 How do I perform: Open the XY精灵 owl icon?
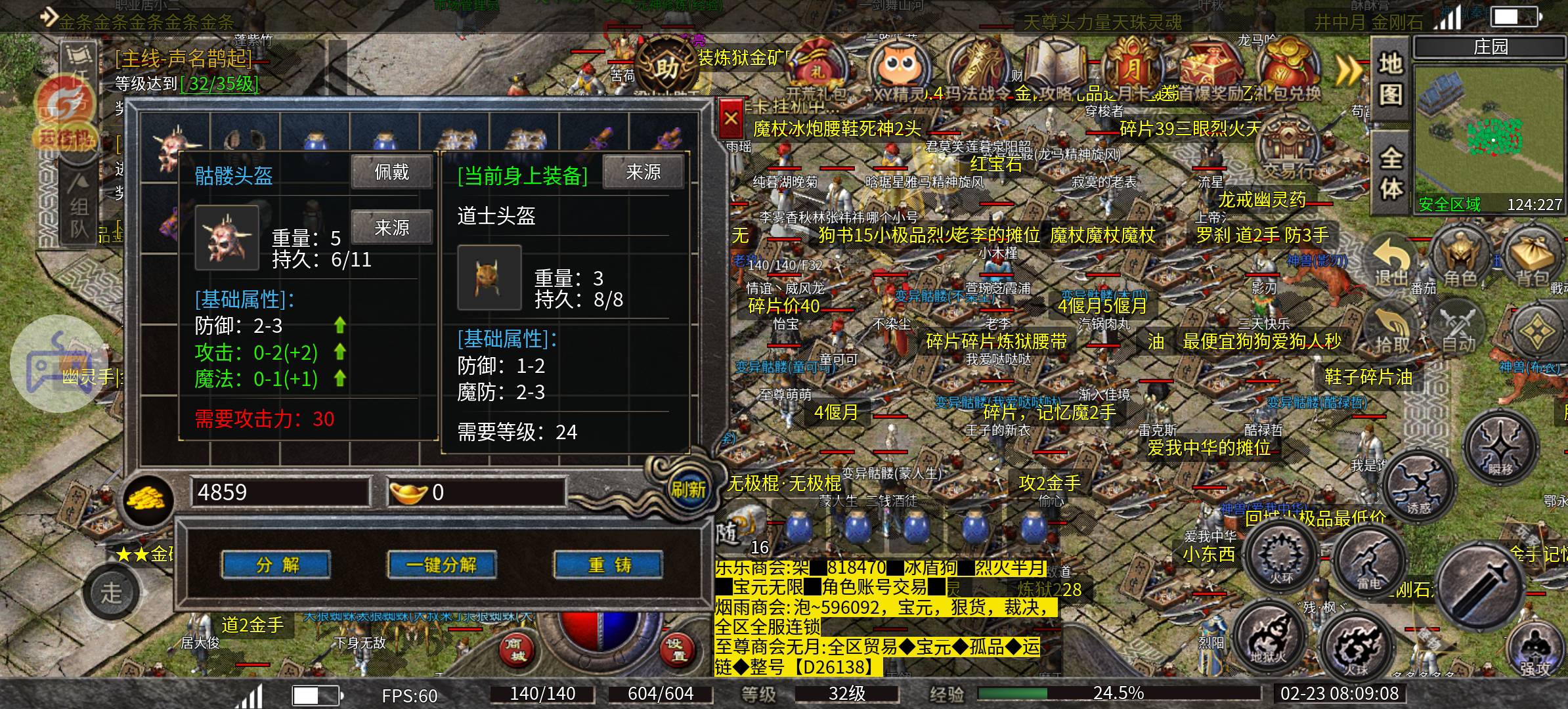click(x=898, y=64)
